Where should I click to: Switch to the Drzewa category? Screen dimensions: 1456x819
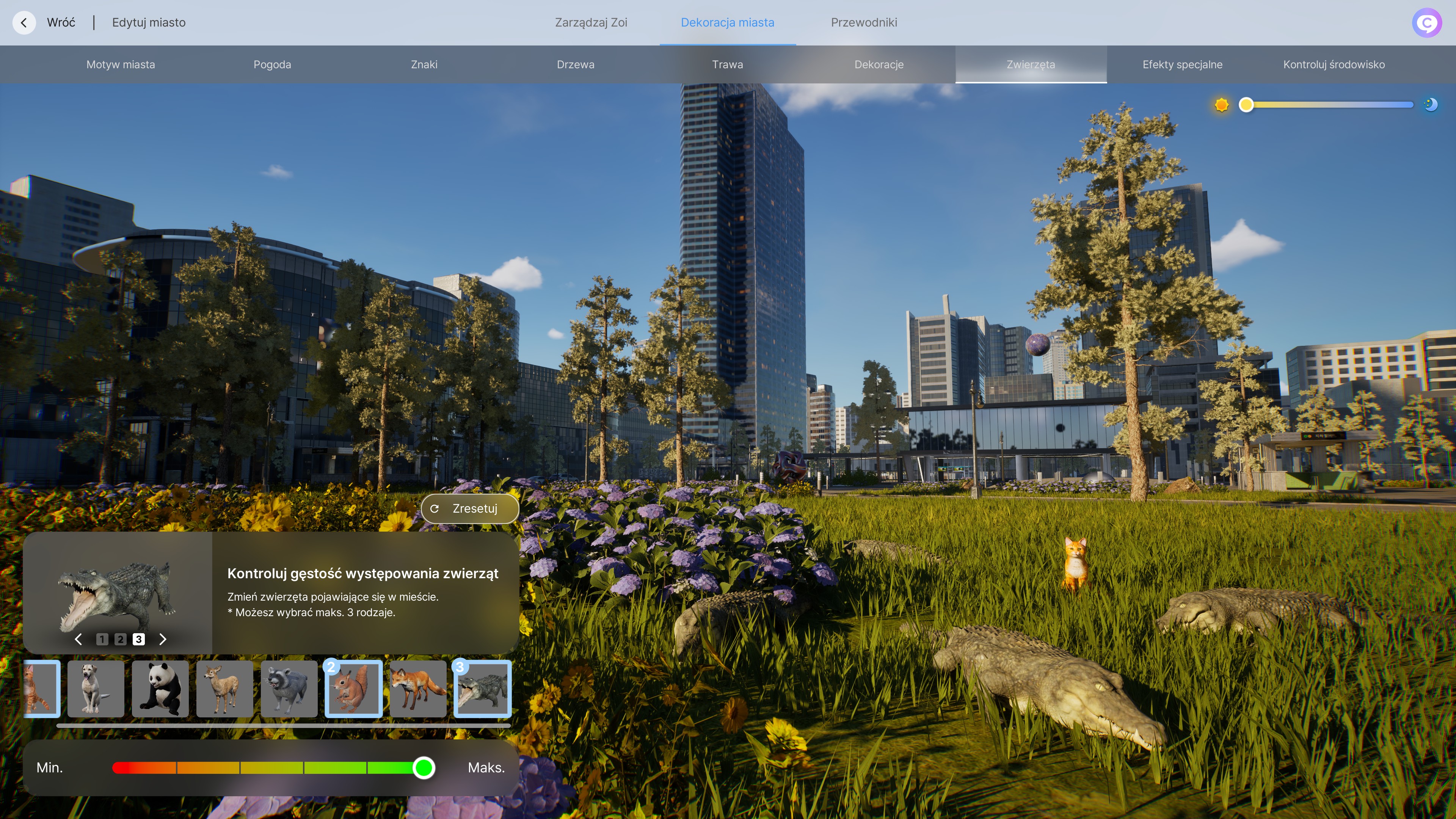(576, 64)
